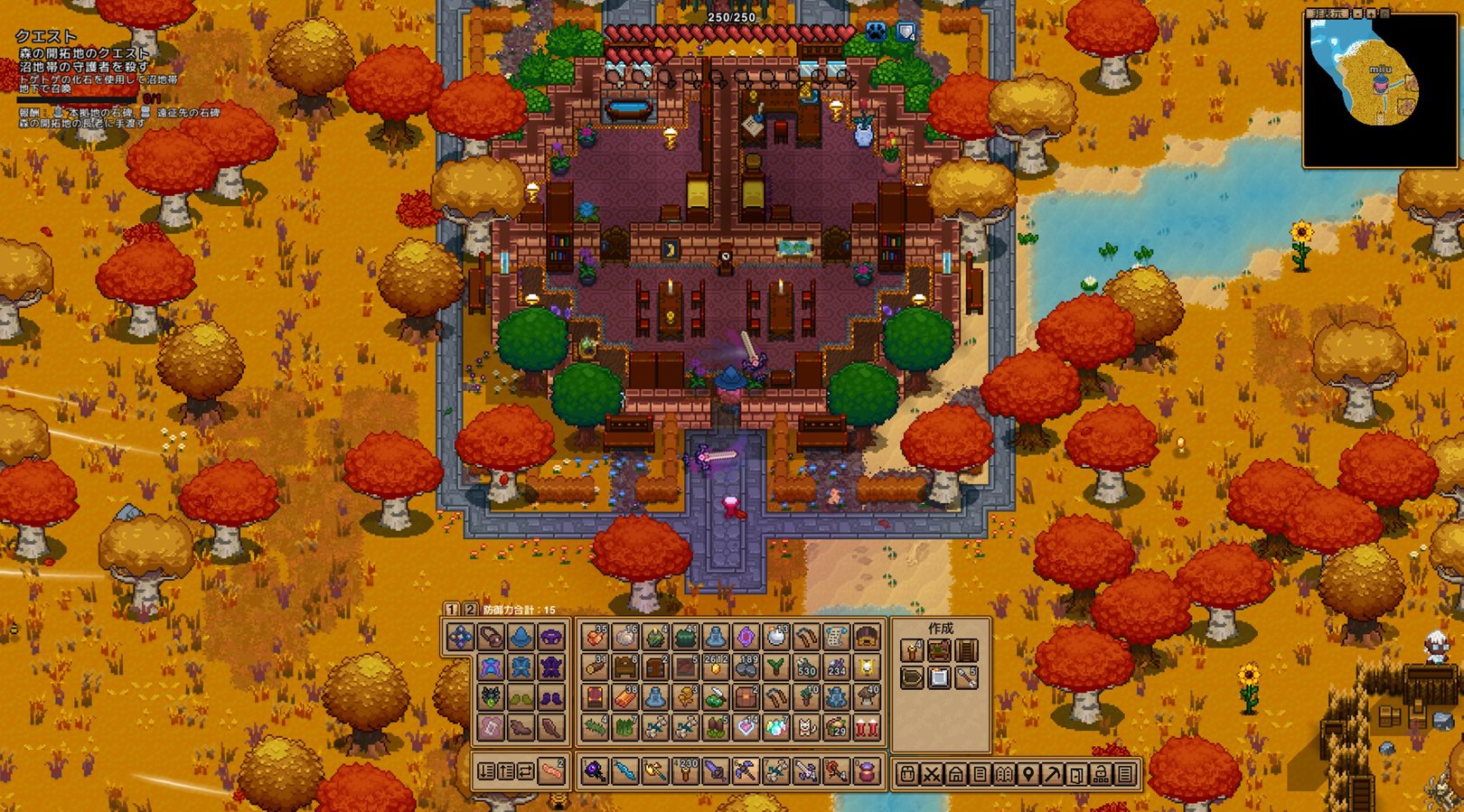Screen dimensions: 1464x812
Task: Choose the mushroom stack of 40
Action: click(x=867, y=697)
